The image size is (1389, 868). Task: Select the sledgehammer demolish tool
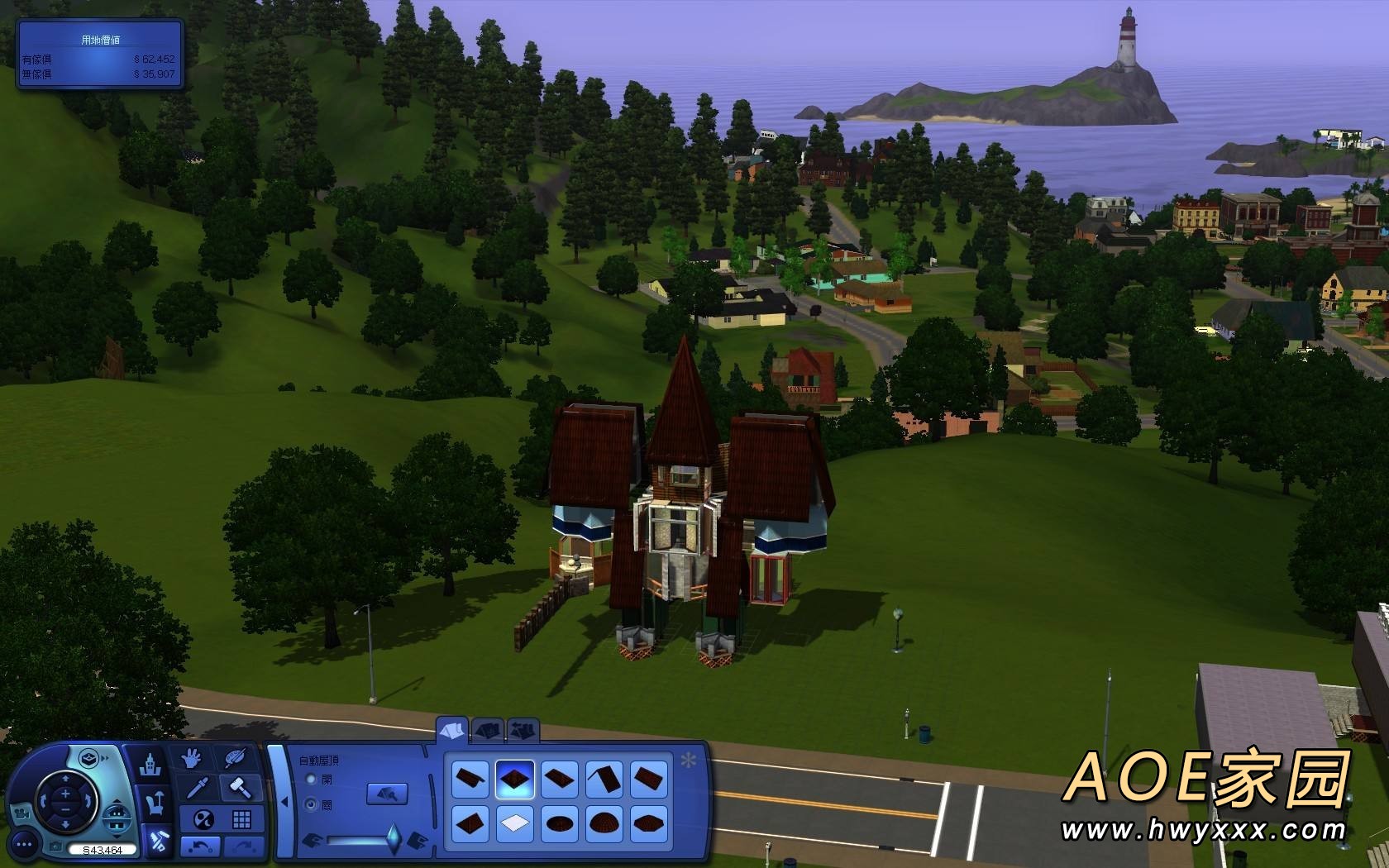click(x=241, y=787)
